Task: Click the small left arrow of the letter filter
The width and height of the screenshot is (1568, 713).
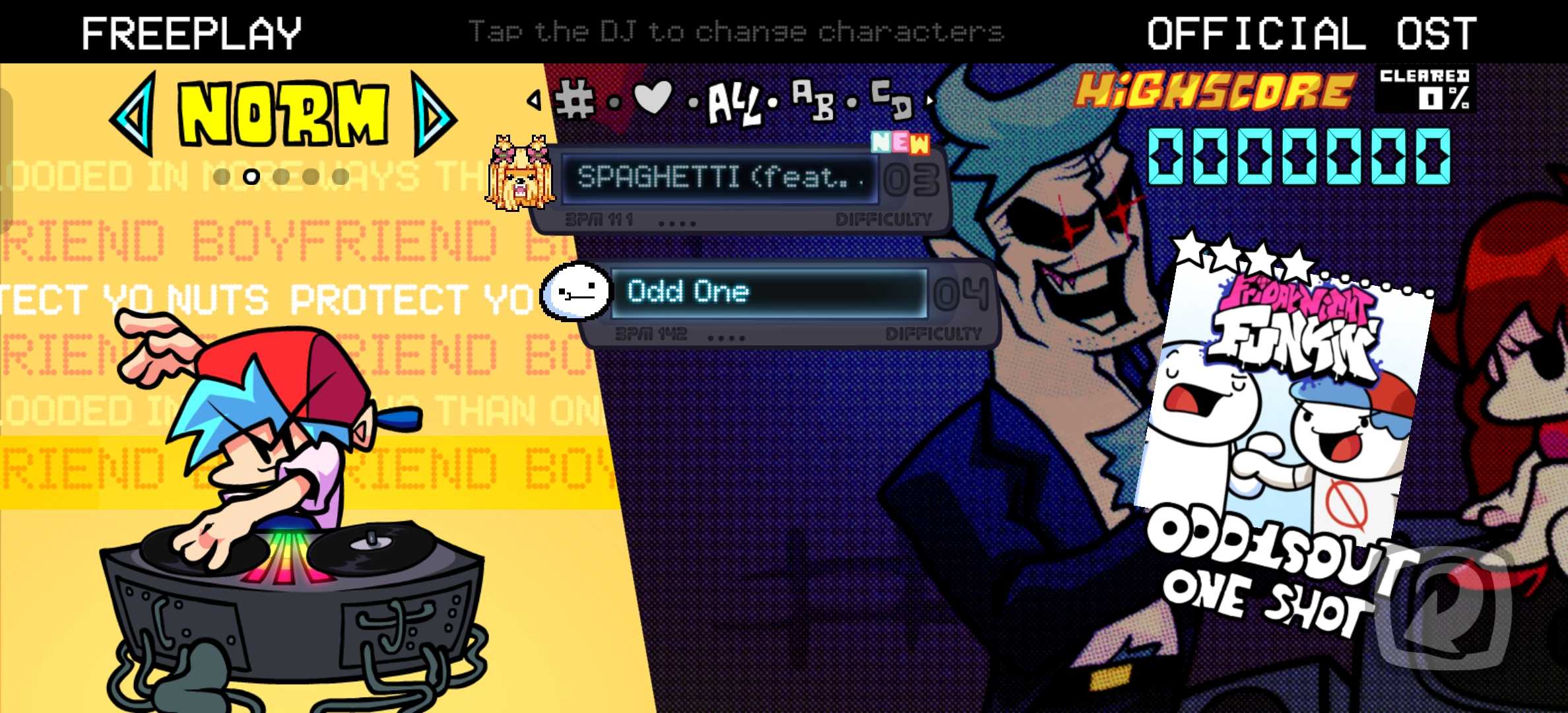Action: click(534, 100)
